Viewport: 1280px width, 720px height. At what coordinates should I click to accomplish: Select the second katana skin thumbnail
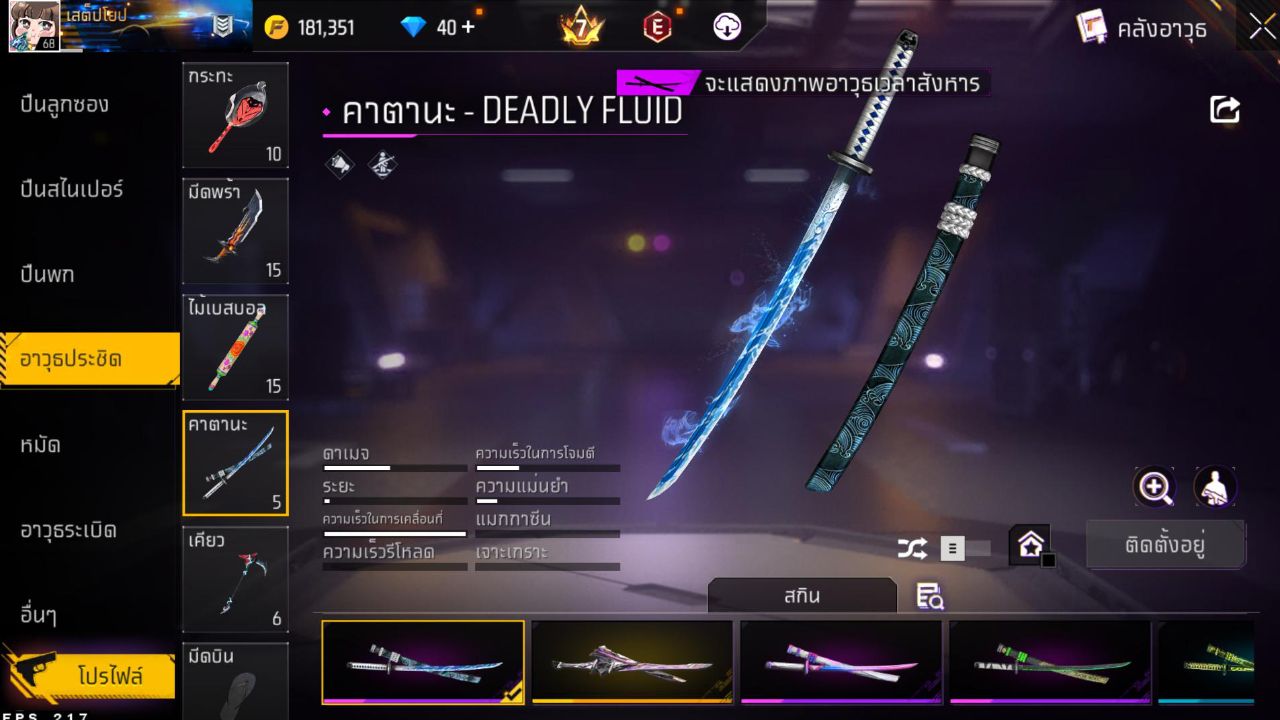pos(632,662)
